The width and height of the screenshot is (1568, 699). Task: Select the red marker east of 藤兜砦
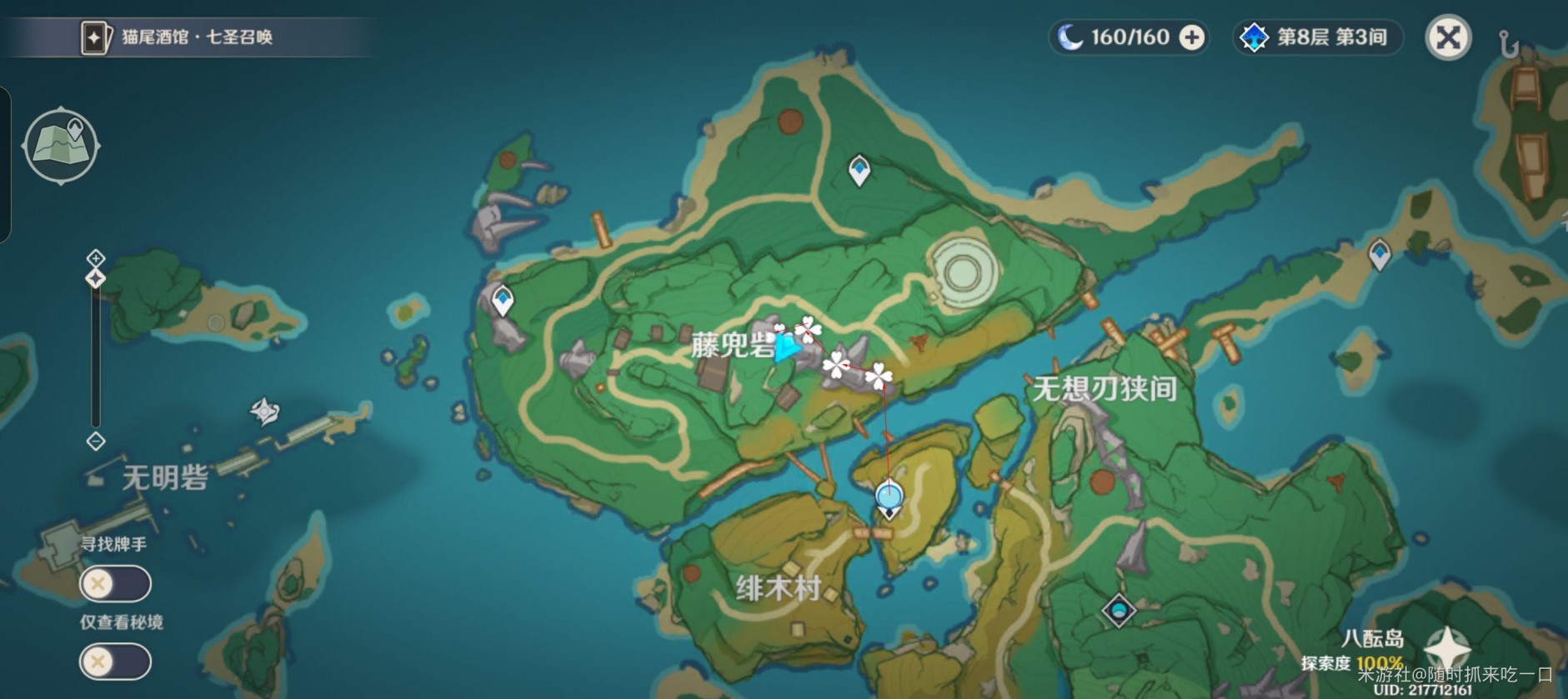(917, 339)
